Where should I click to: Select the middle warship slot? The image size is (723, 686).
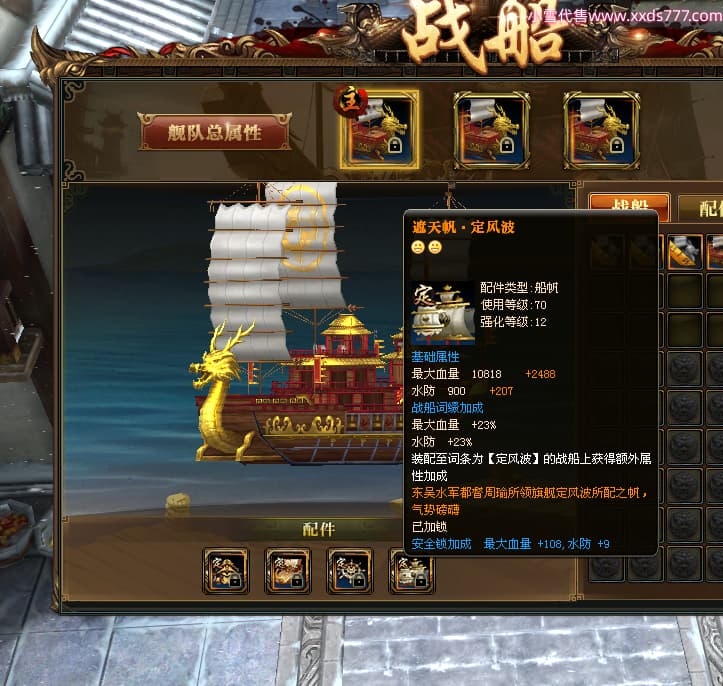coord(490,131)
